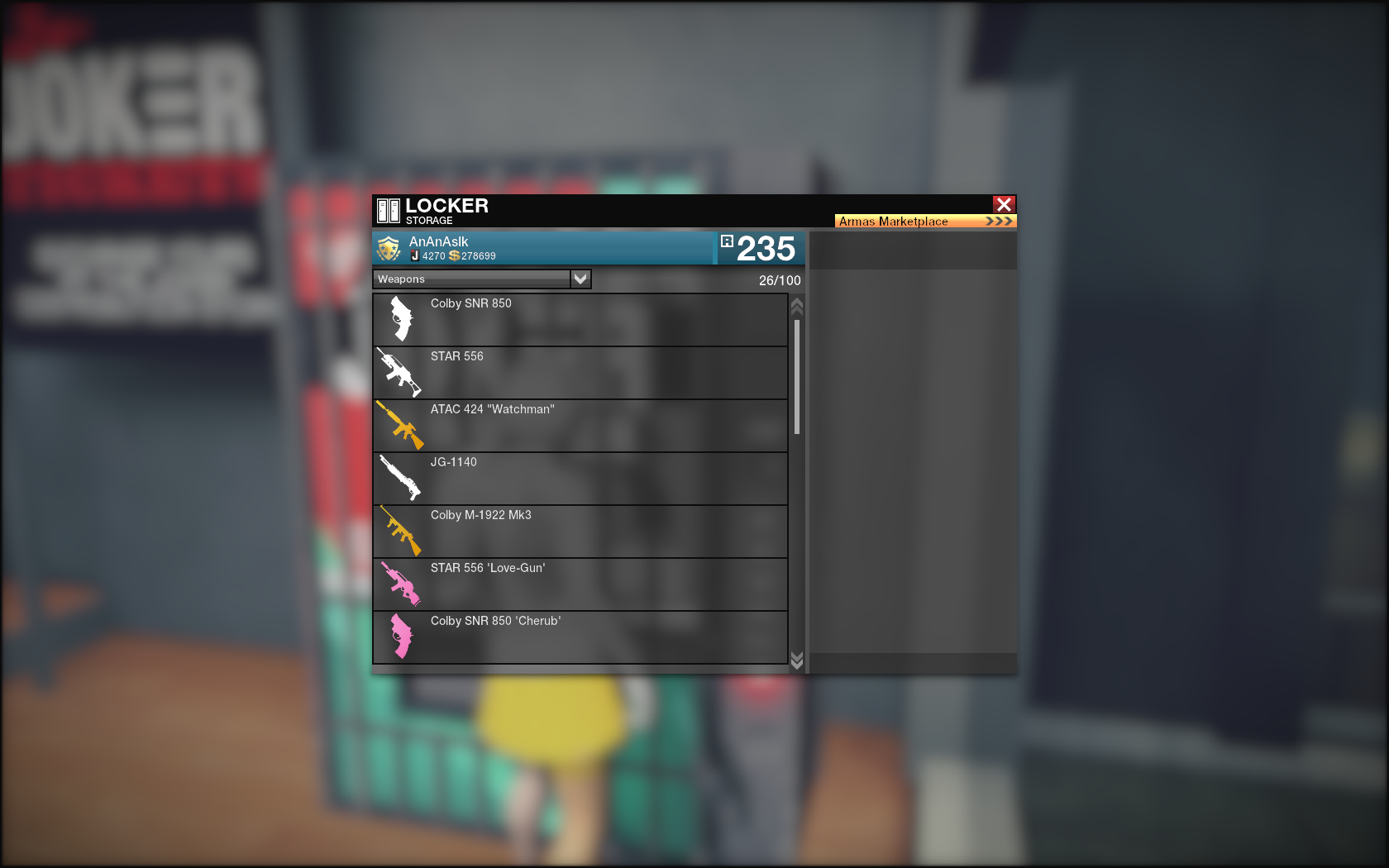The width and height of the screenshot is (1389, 868).
Task: Click the AnAnAsIk player badge icon
Action: (389, 248)
